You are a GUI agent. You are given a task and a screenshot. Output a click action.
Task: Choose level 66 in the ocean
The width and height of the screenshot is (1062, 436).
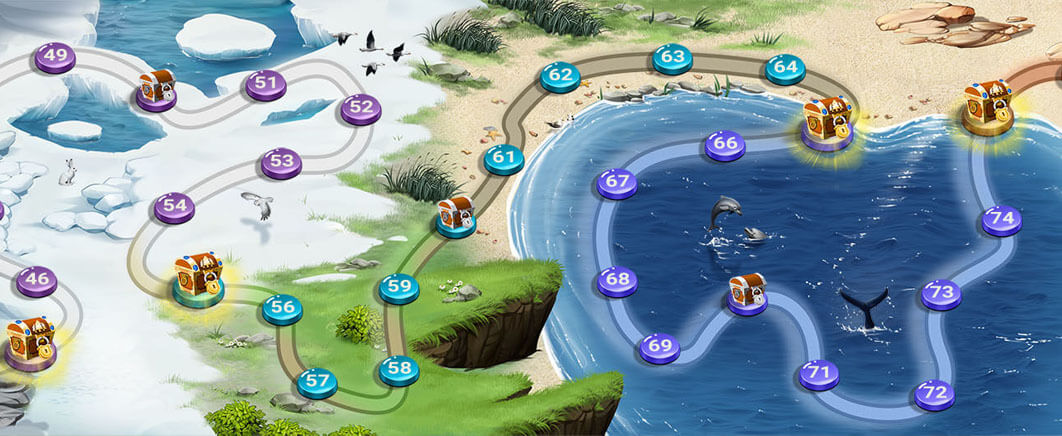click(x=726, y=145)
